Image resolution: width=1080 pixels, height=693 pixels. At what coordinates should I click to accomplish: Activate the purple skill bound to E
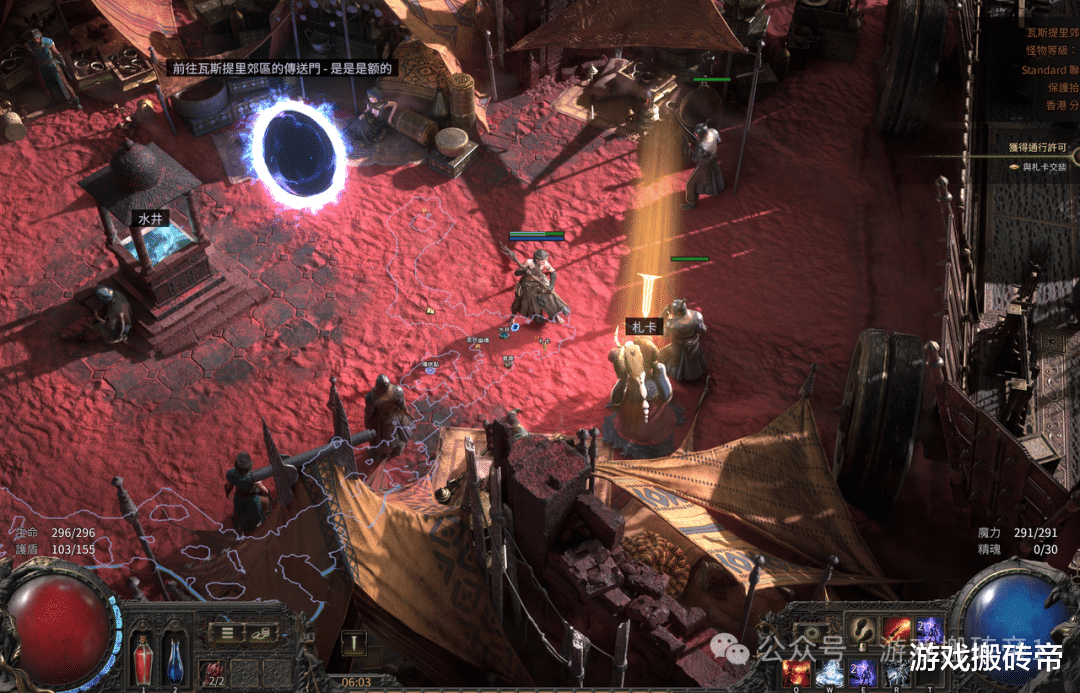coord(863,672)
